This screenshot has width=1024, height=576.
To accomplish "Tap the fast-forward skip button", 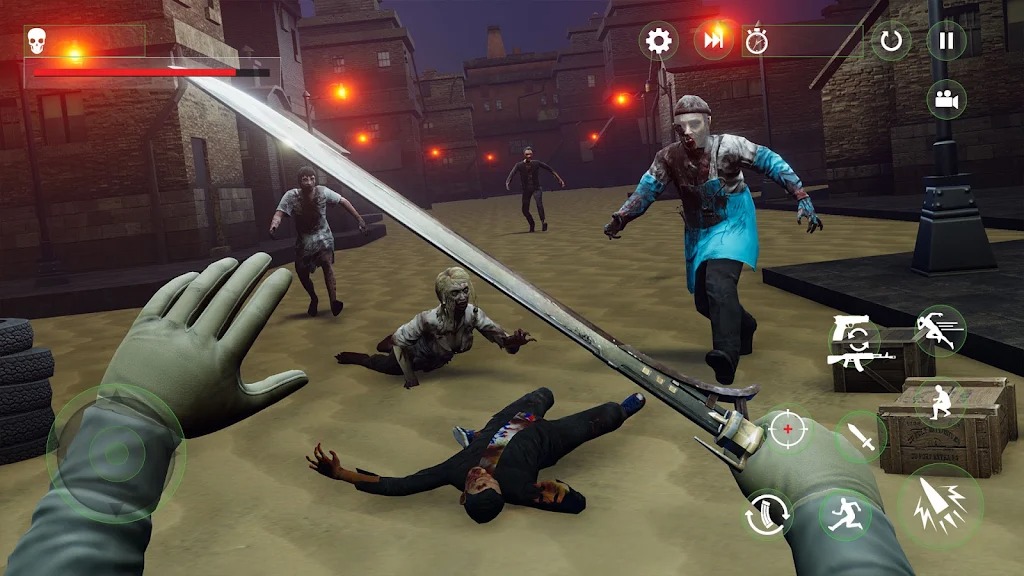I will coord(713,41).
